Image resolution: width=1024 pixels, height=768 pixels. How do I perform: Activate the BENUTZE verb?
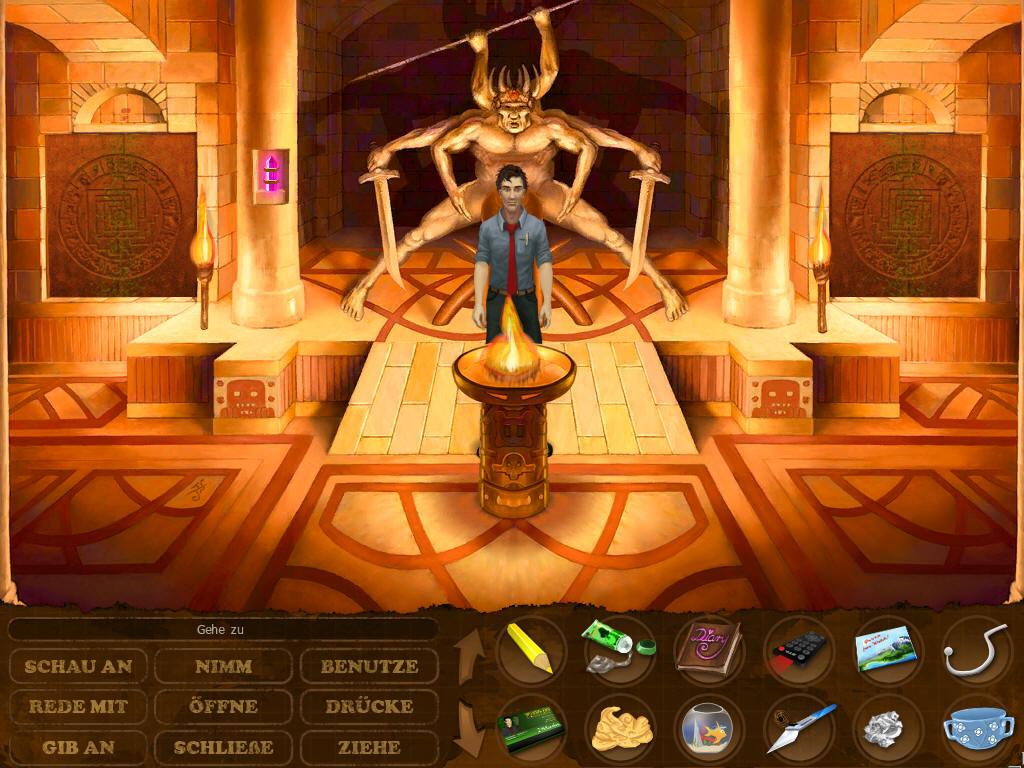[x=369, y=666]
